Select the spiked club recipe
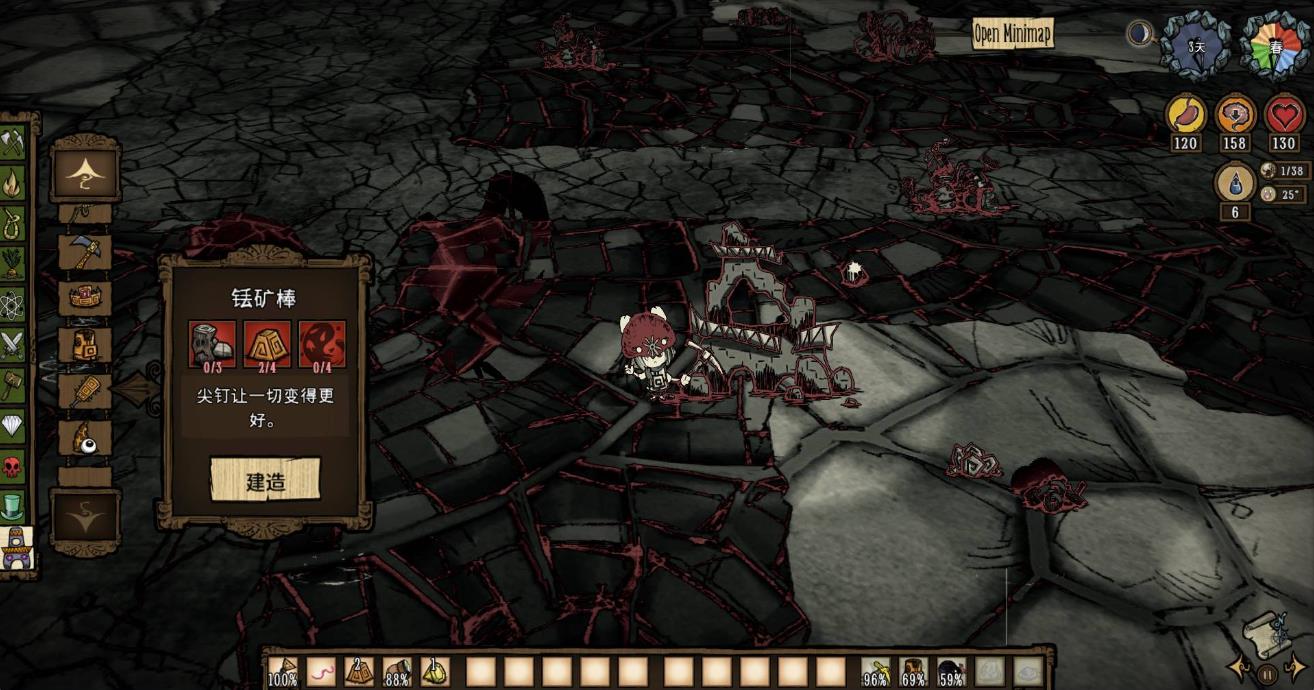Image resolution: width=1314 pixels, height=690 pixels. click(x=85, y=391)
